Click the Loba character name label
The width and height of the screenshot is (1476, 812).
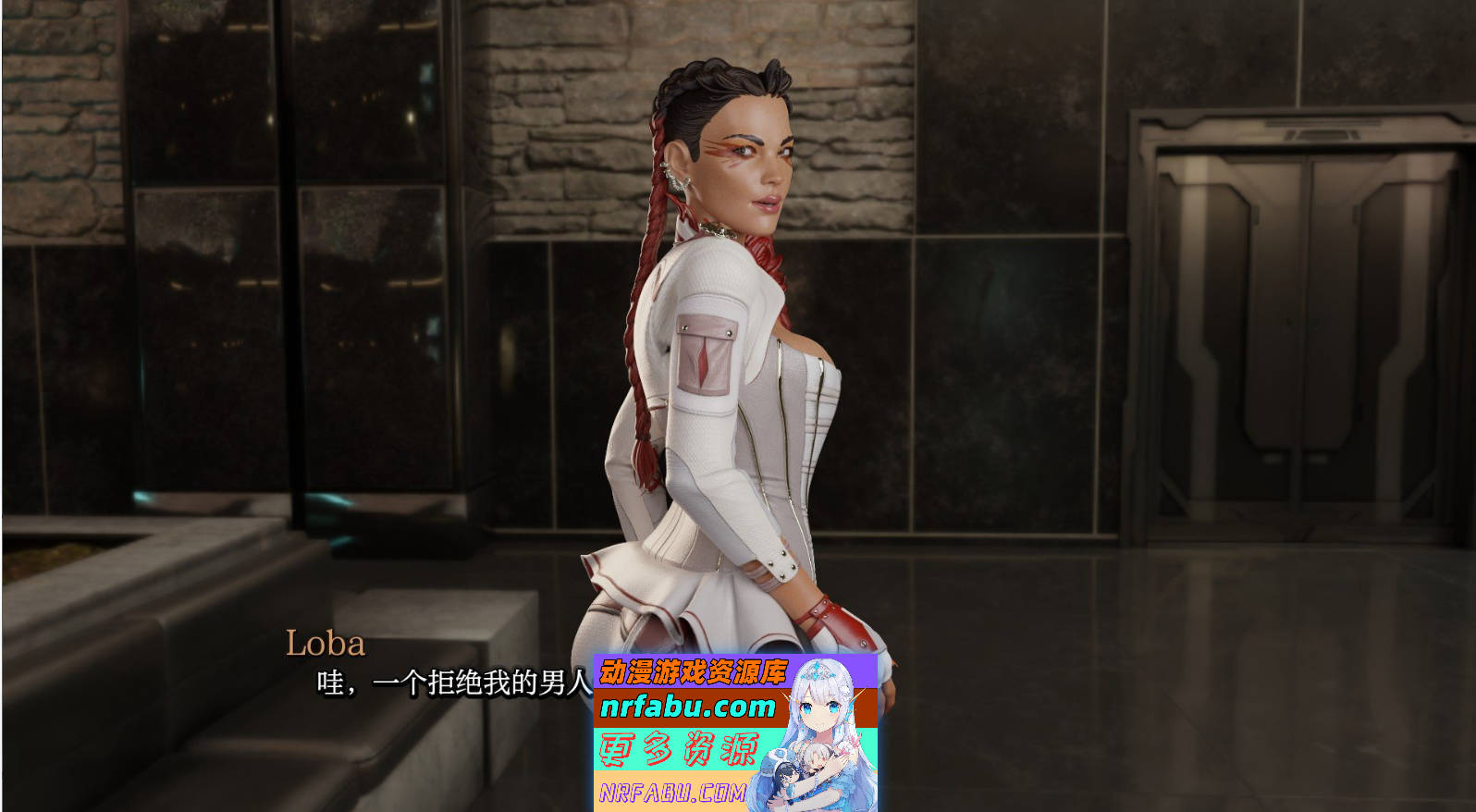[x=326, y=641]
